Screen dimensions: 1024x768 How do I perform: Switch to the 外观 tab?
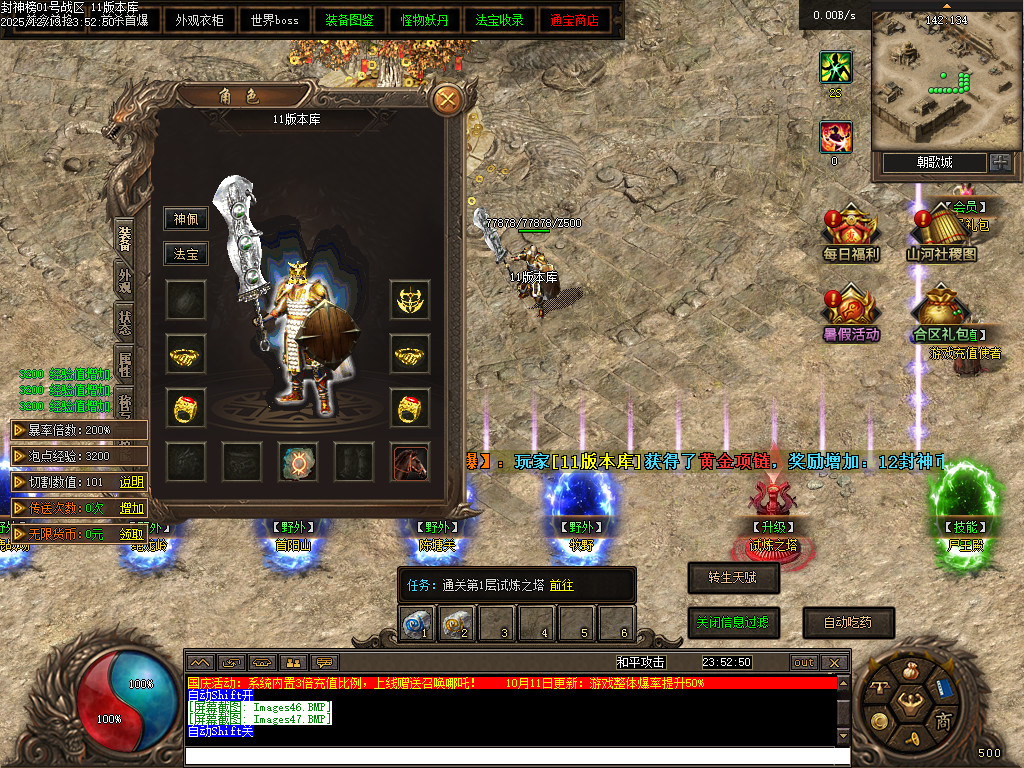(x=125, y=279)
